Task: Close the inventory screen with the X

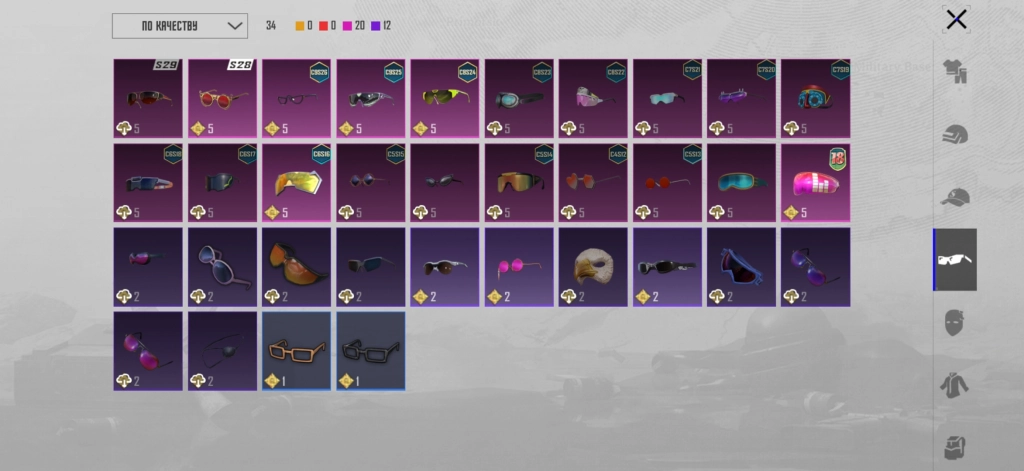Action: tap(956, 19)
